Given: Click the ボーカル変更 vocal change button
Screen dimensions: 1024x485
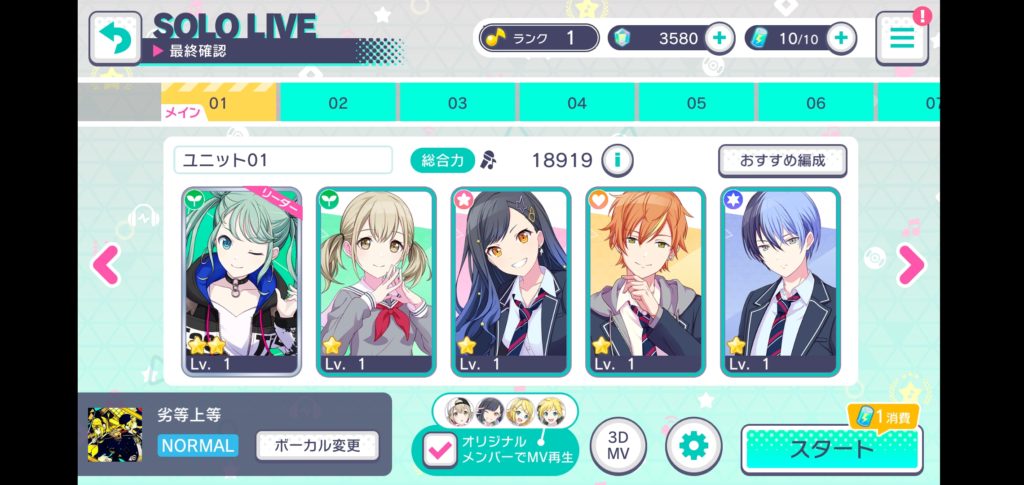Looking at the screenshot, I should 317,446.
